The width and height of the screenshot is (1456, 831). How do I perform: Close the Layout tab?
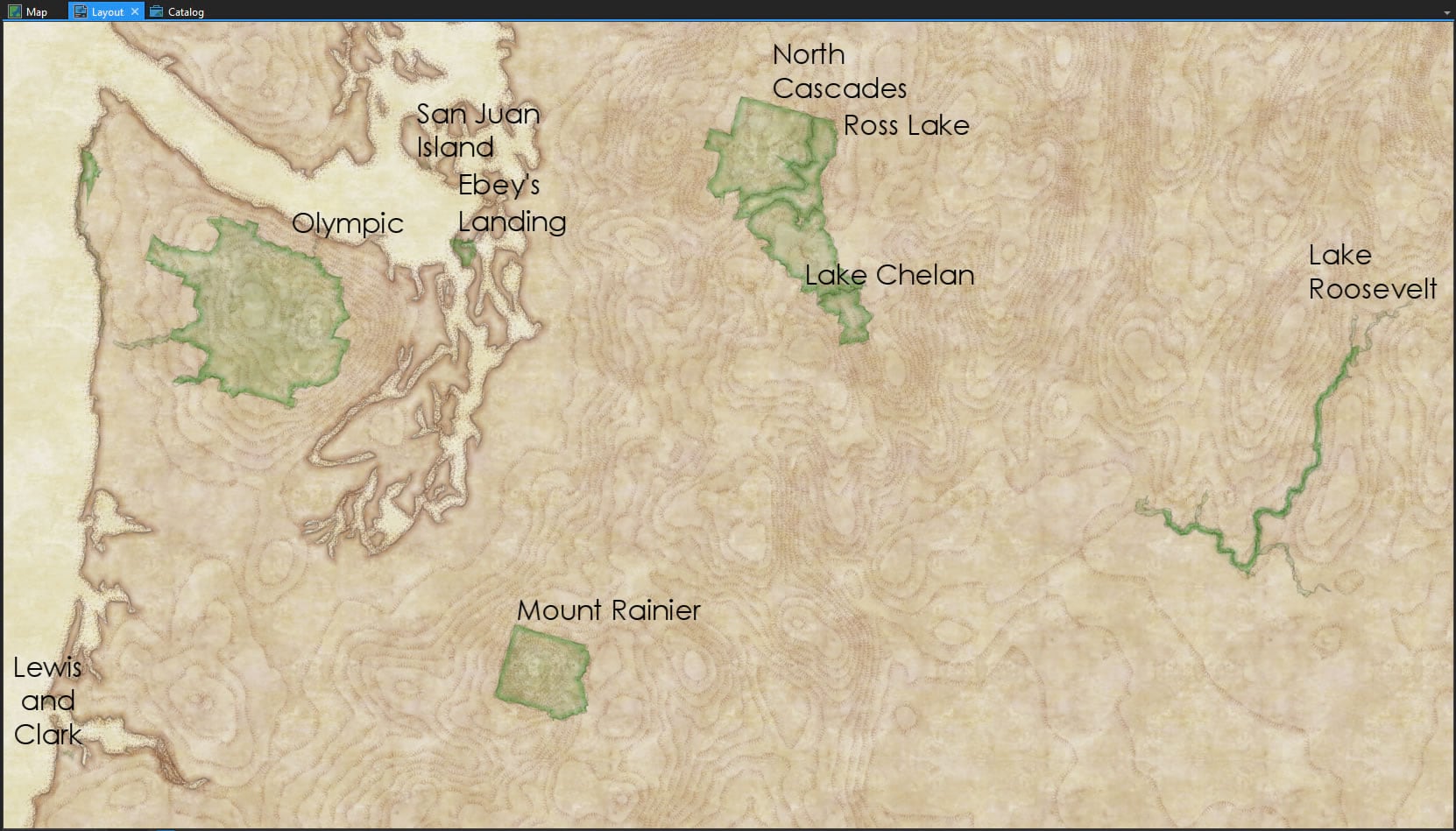click(135, 11)
